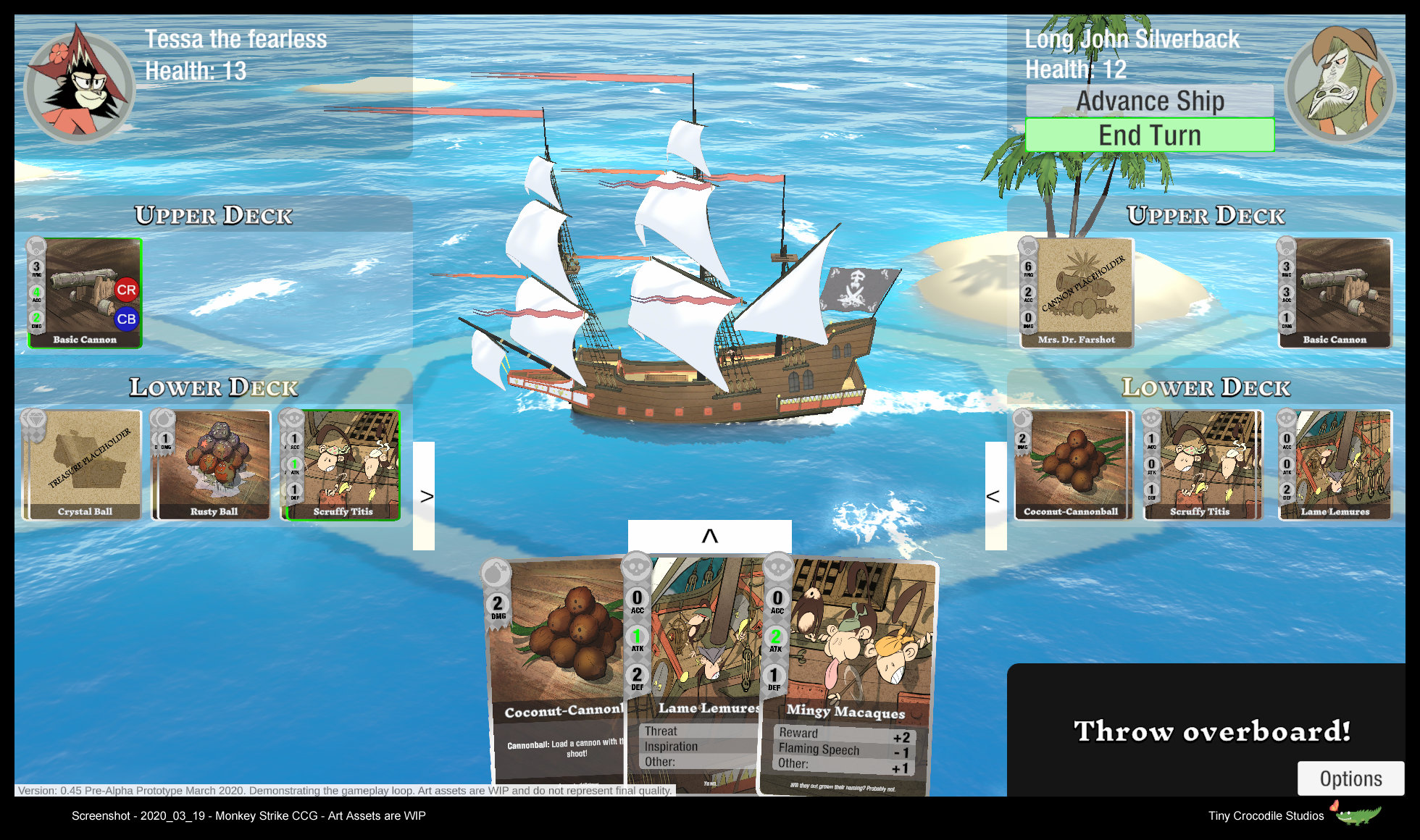Click the up arrow above the hand
The image size is (1420, 840).
[x=709, y=536]
